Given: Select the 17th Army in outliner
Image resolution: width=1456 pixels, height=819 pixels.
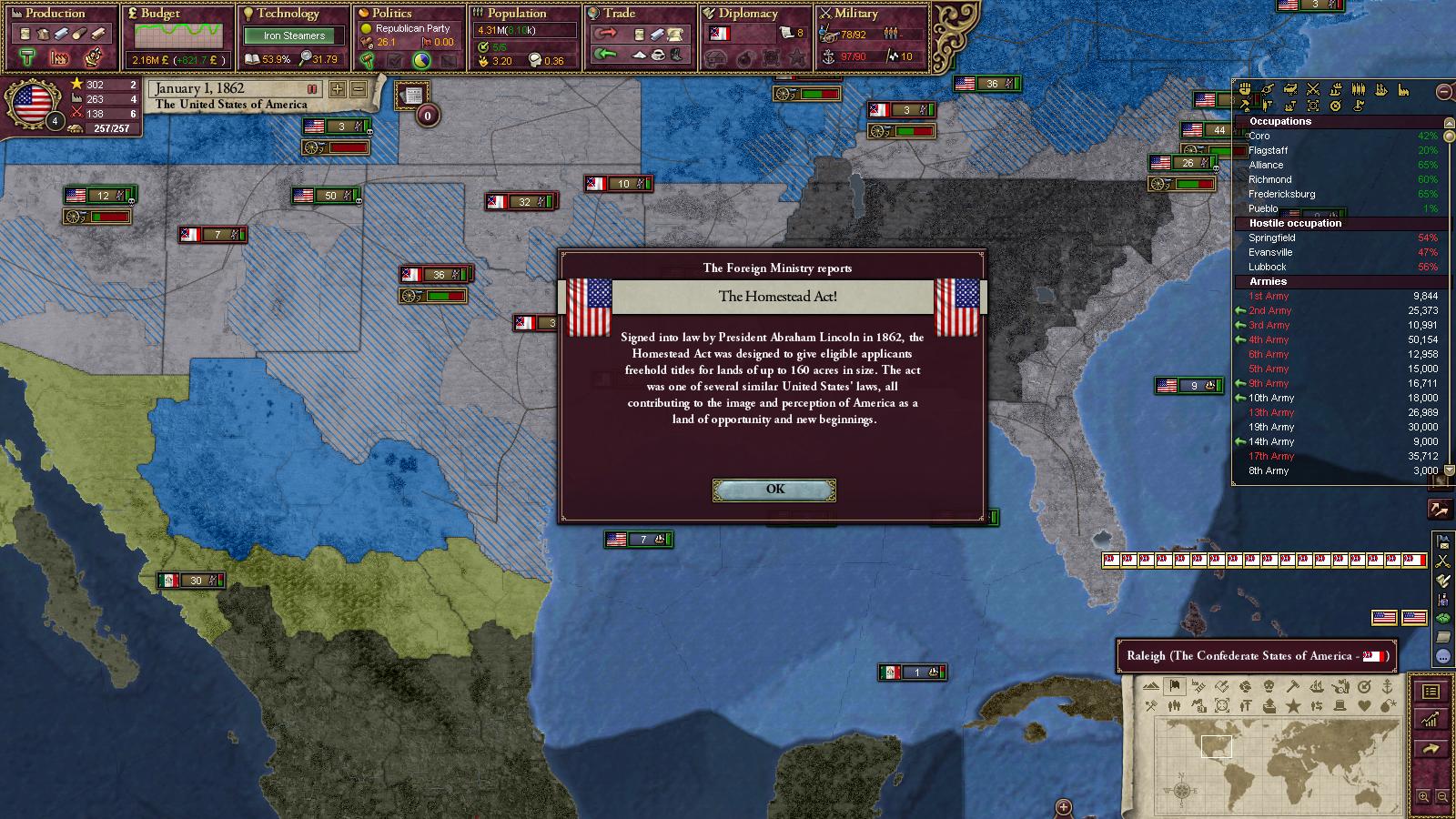Looking at the screenshot, I should pyautogui.click(x=1270, y=456).
